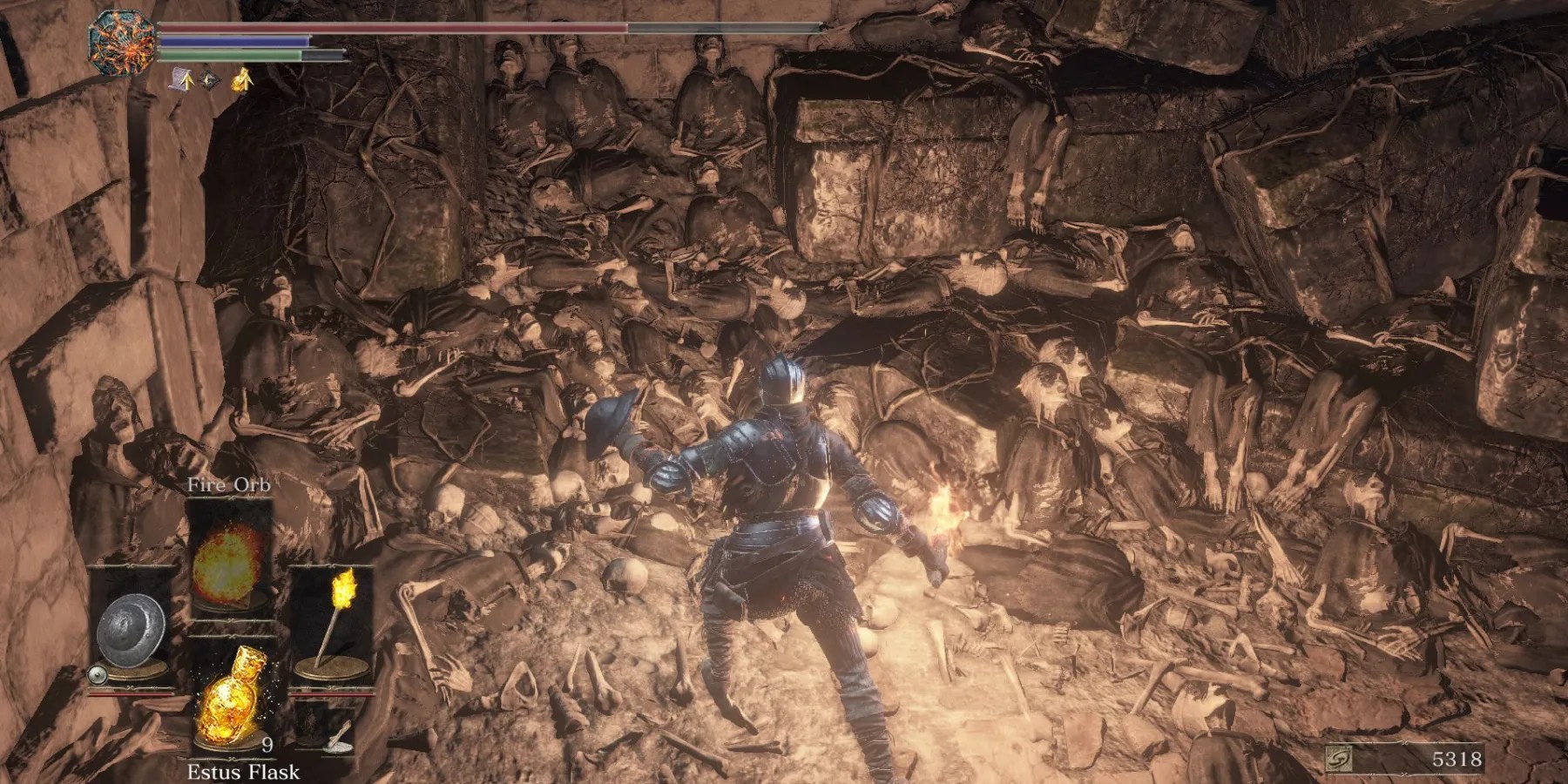Select the Estus Flask name label
1568x784 pixels.
pos(244,771)
